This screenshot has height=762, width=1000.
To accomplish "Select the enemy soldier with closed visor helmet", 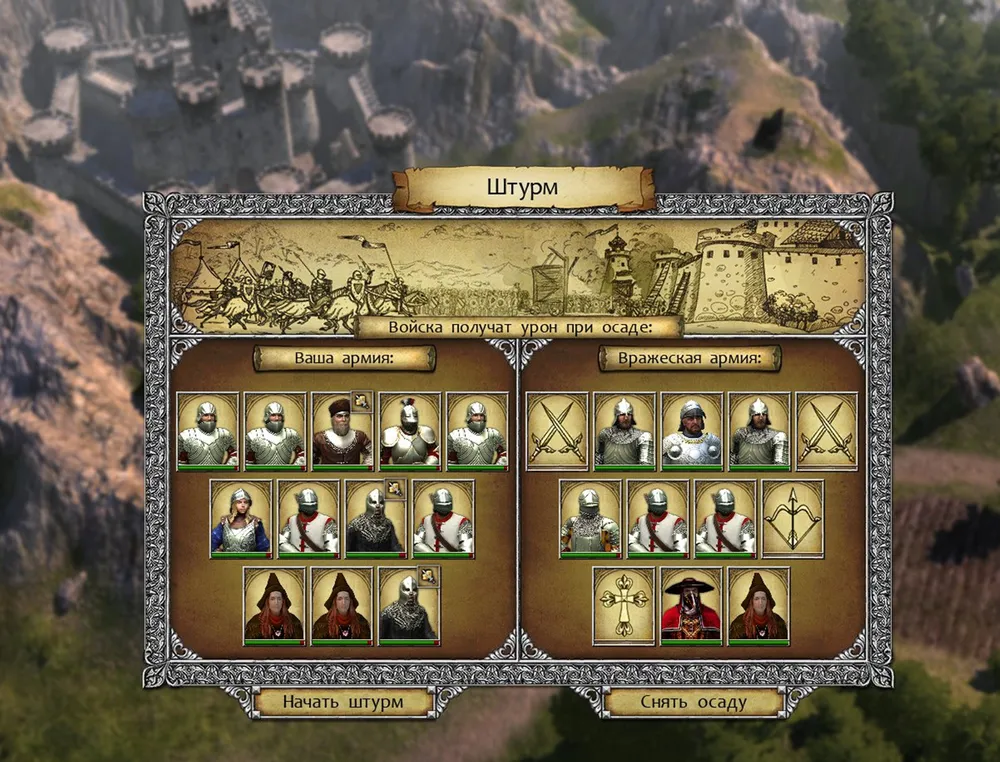I will point(590,518).
